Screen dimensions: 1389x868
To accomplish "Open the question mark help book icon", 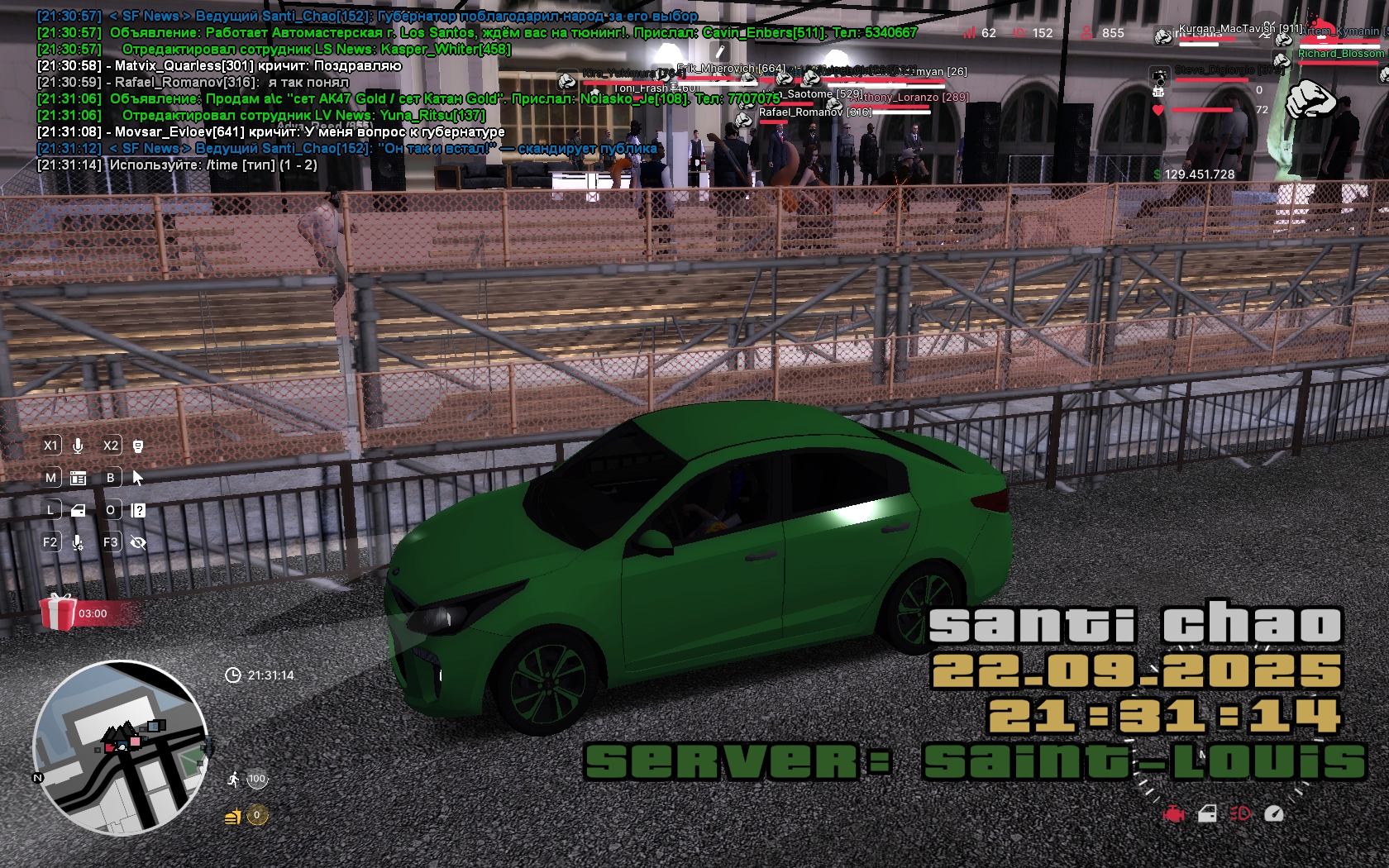I will (x=139, y=510).
